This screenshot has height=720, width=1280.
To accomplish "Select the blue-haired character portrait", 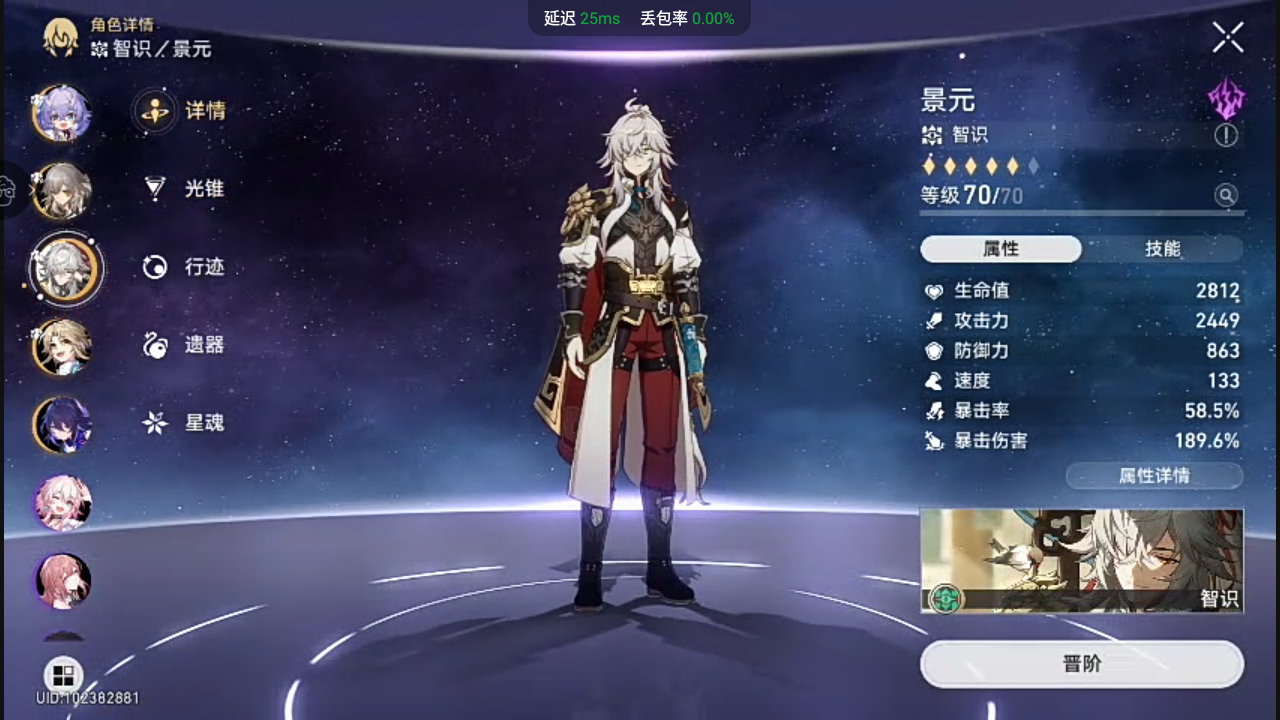I will click(x=63, y=114).
